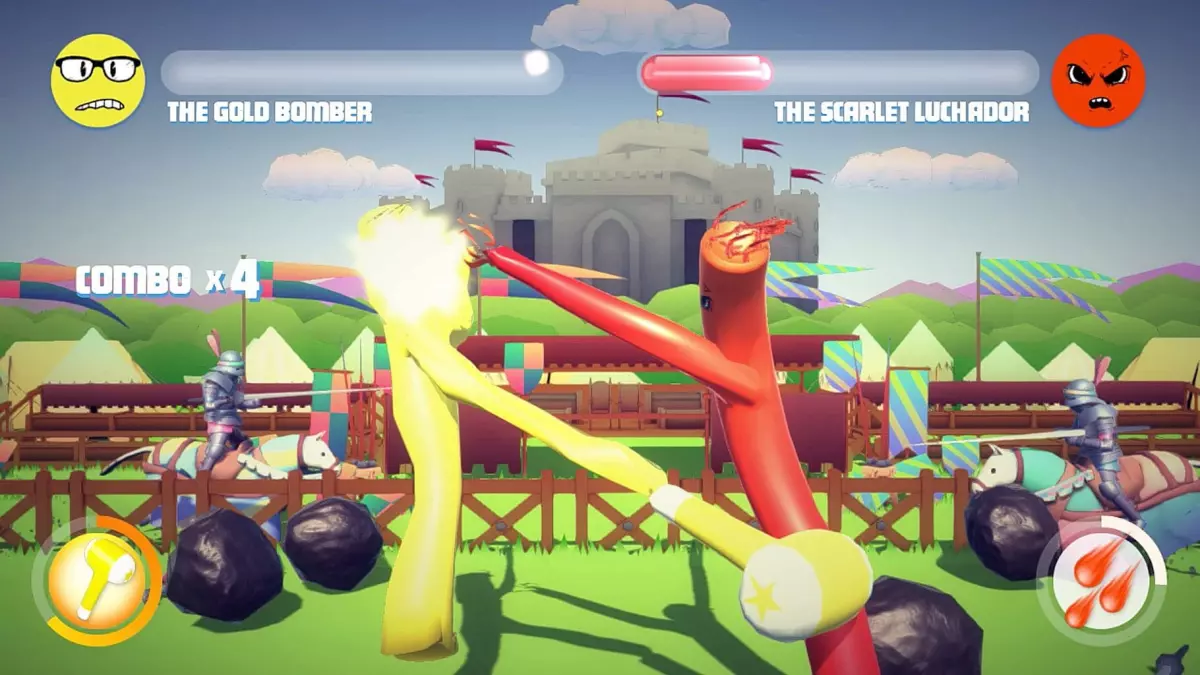
Task: Select The Scarlet Luchador angry red portrait
Action: point(1098,81)
